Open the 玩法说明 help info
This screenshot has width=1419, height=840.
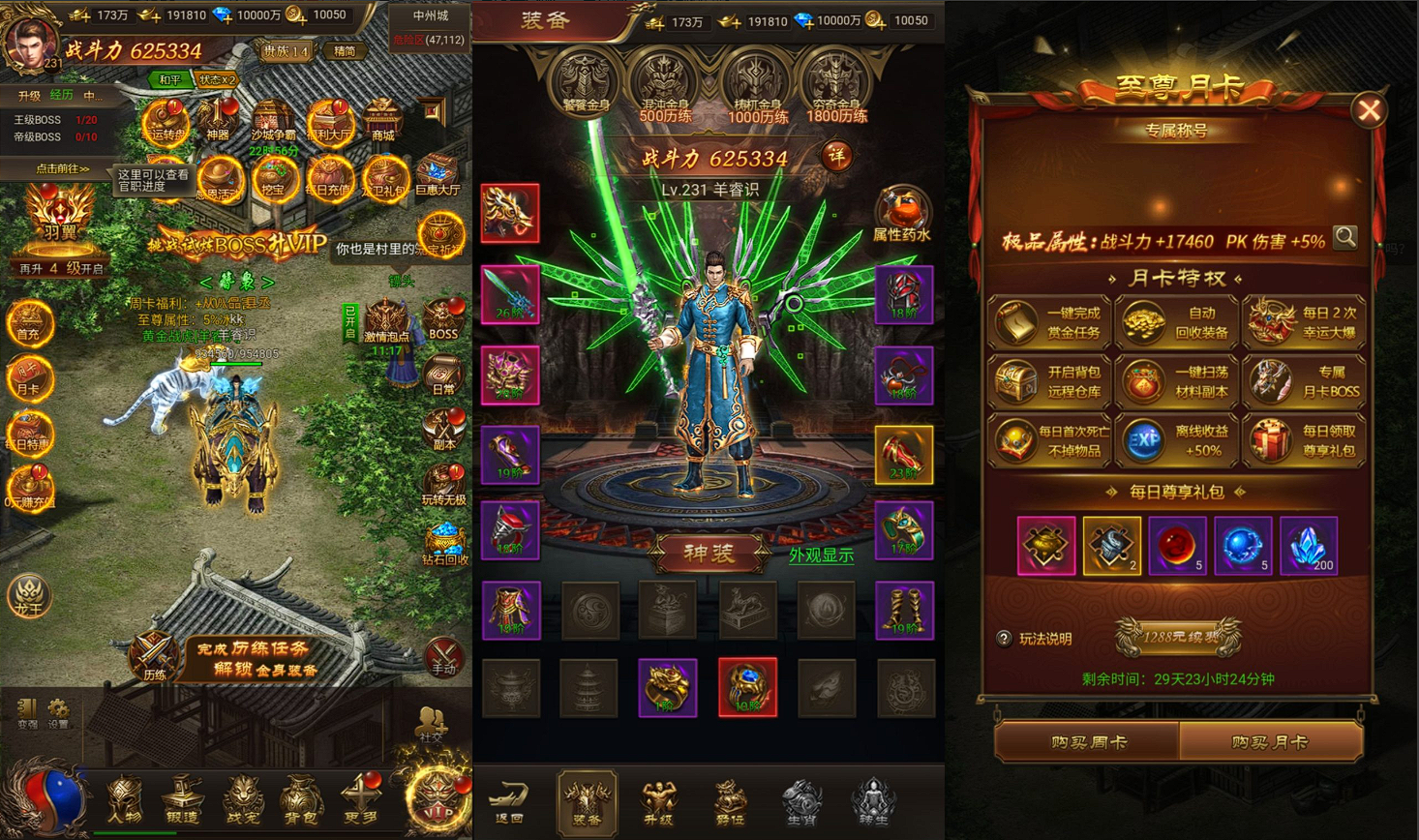click(x=1035, y=639)
